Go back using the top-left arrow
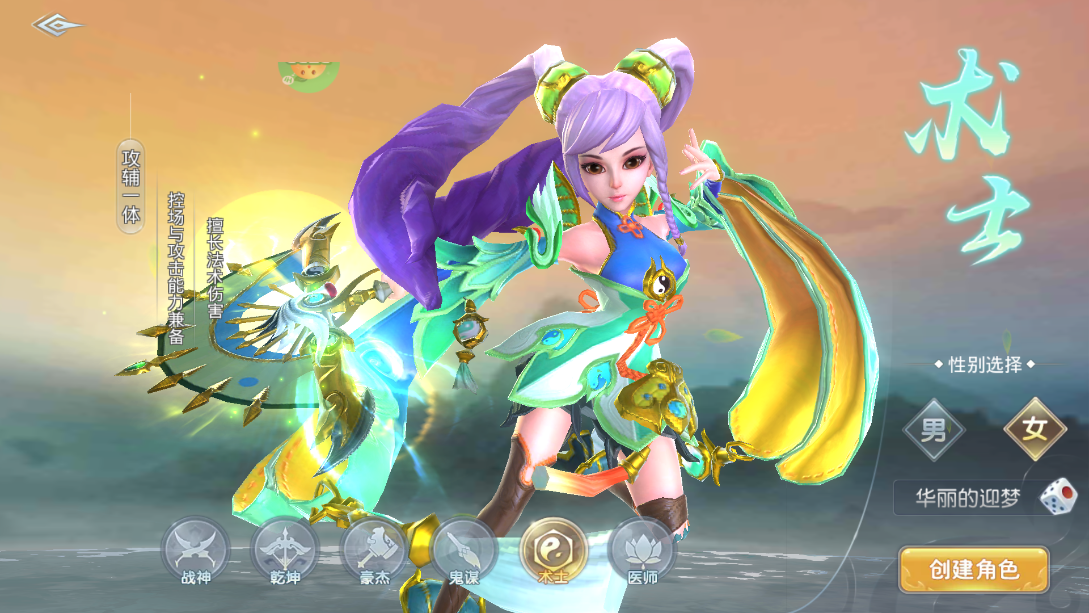The image size is (1089, 613). pos(55,24)
